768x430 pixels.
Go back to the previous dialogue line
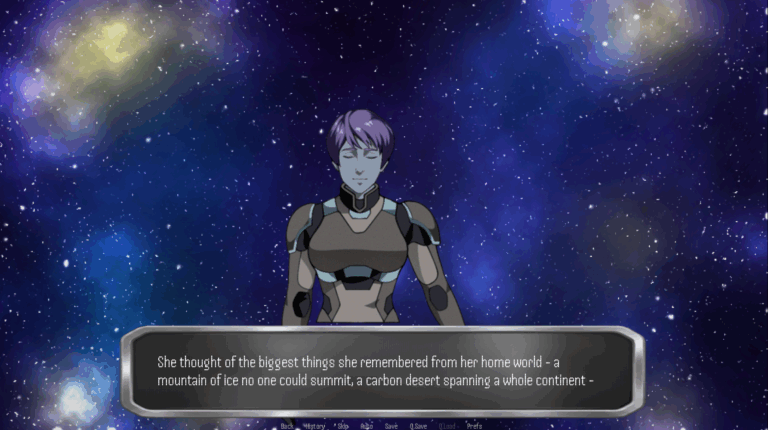(287, 425)
